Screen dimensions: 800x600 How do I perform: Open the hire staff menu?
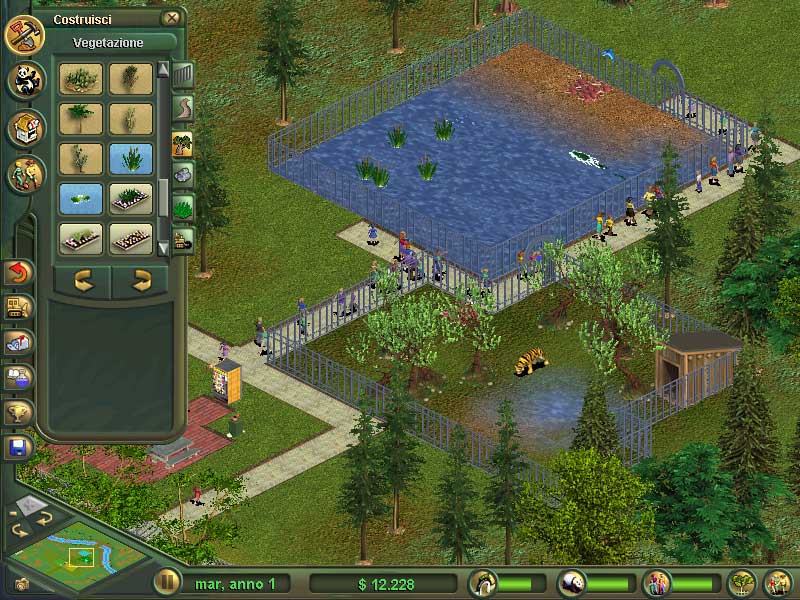tap(25, 173)
